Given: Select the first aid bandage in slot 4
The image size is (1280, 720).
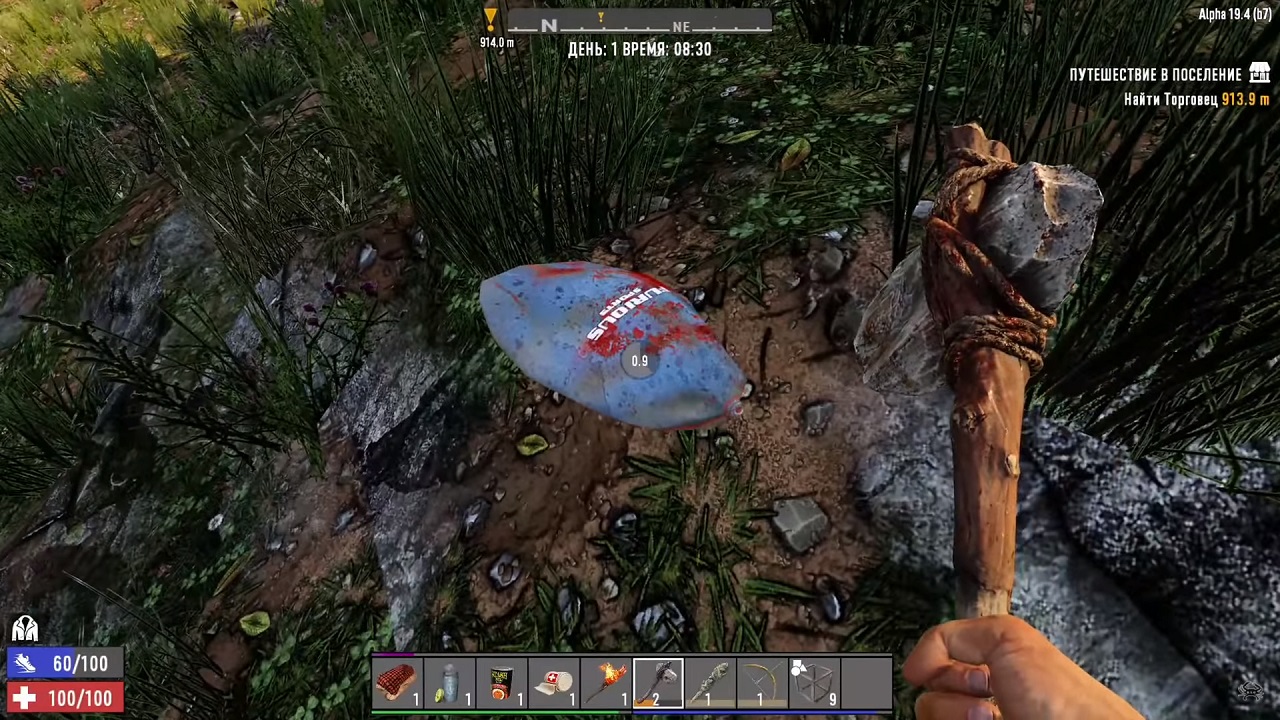Looking at the screenshot, I should 554,680.
